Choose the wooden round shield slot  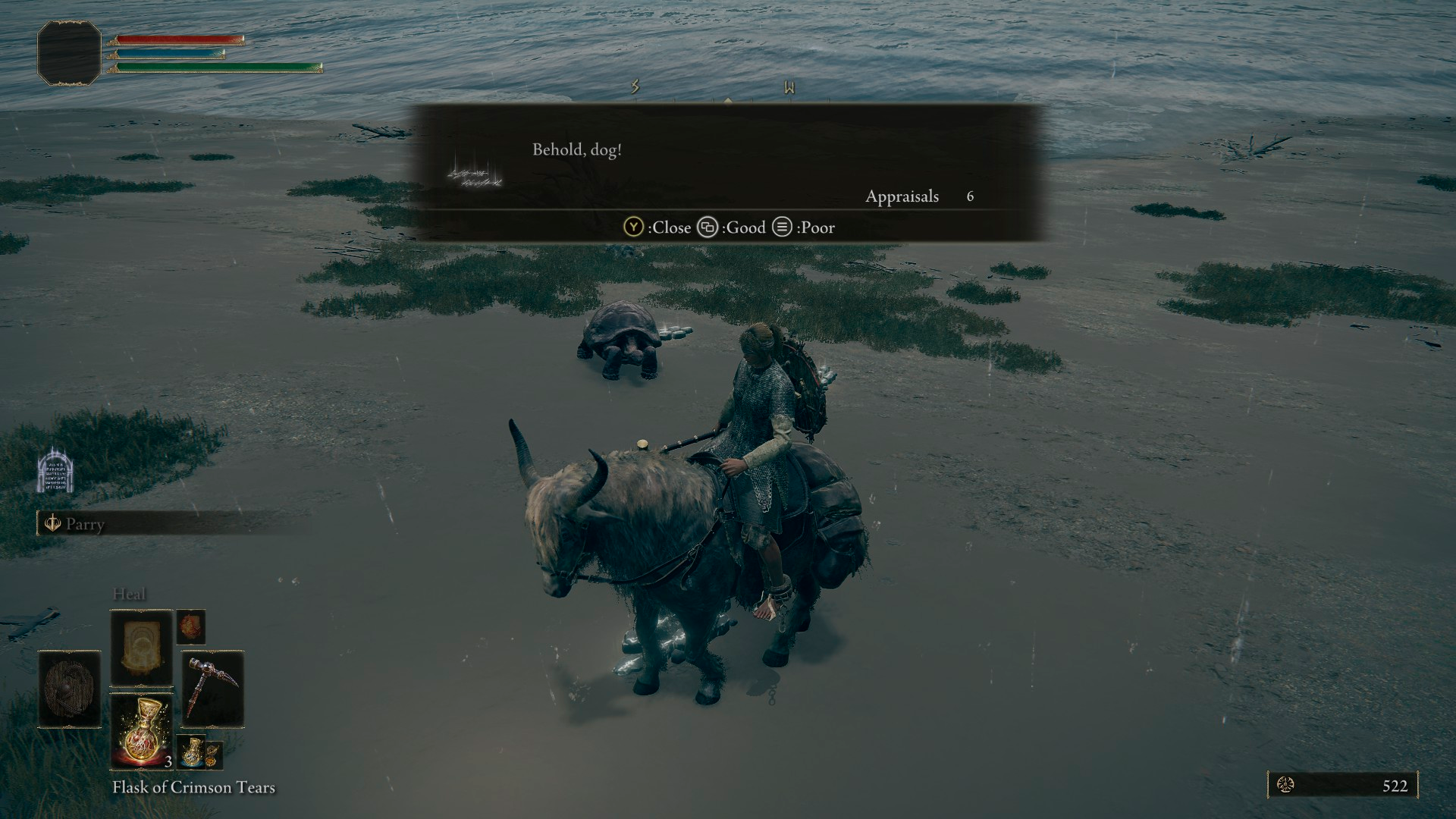(x=70, y=689)
